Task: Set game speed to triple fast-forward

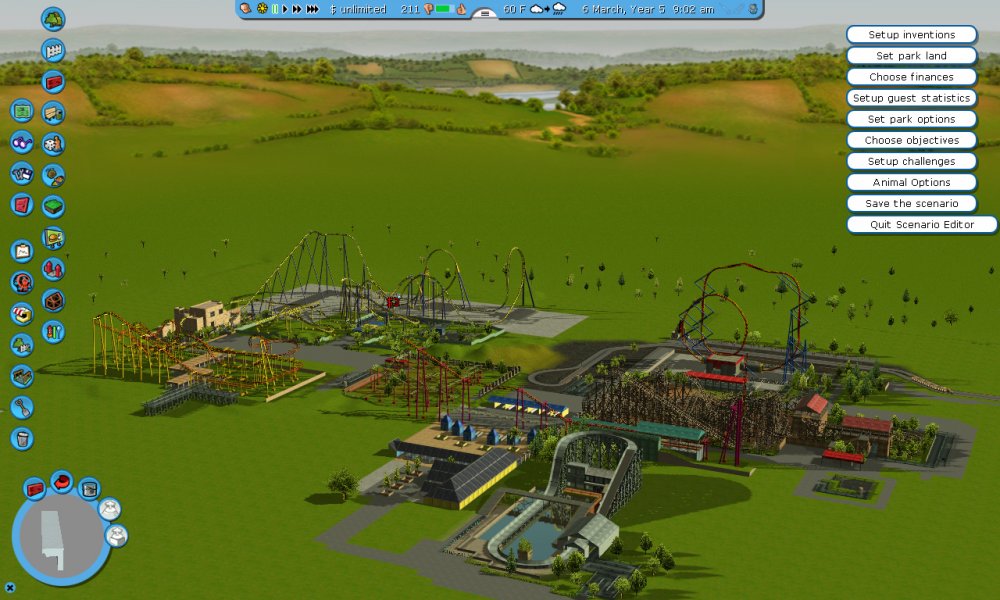Action: (x=313, y=9)
